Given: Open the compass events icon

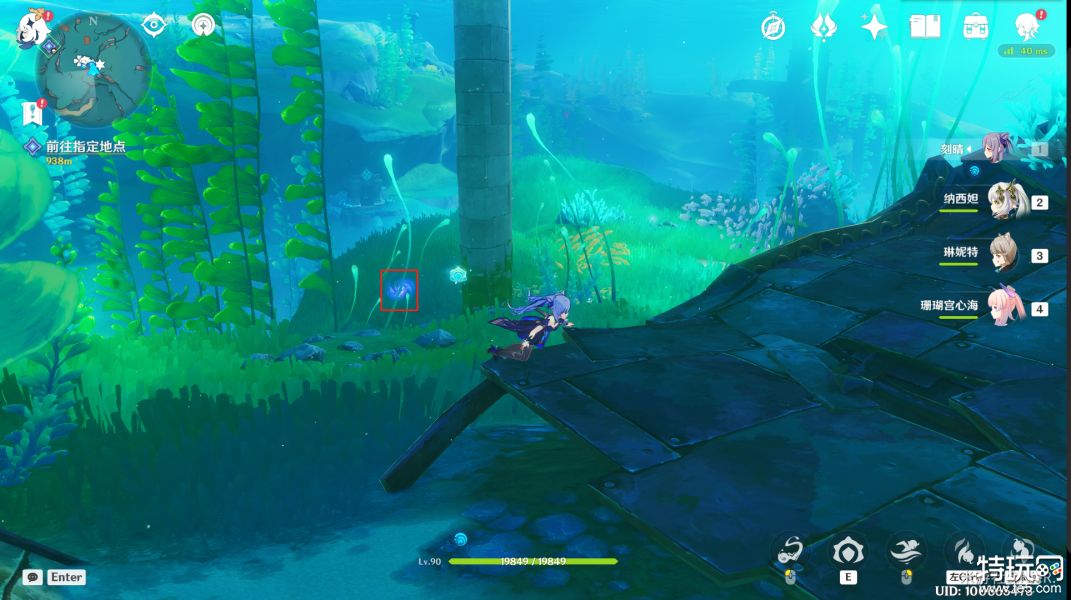Looking at the screenshot, I should (x=772, y=27).
